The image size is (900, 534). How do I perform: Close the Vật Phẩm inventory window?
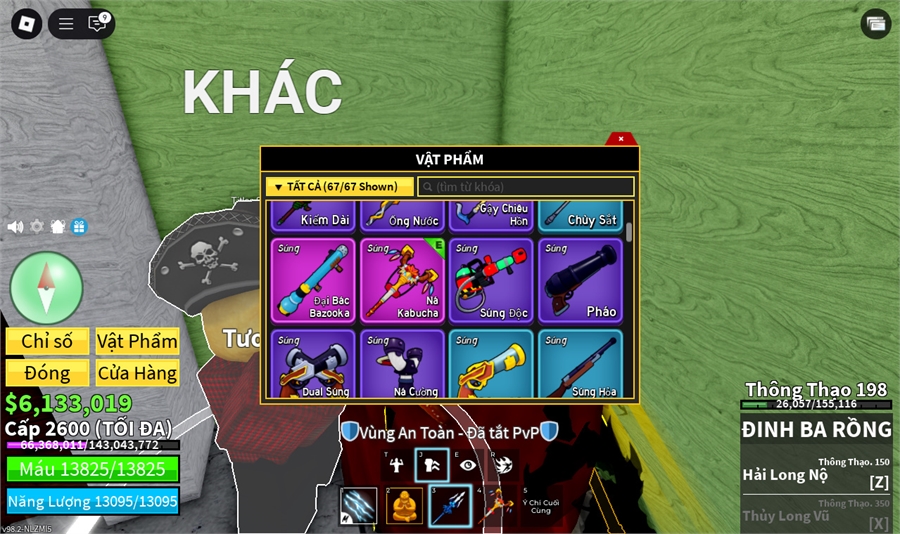tap(621, 139)
